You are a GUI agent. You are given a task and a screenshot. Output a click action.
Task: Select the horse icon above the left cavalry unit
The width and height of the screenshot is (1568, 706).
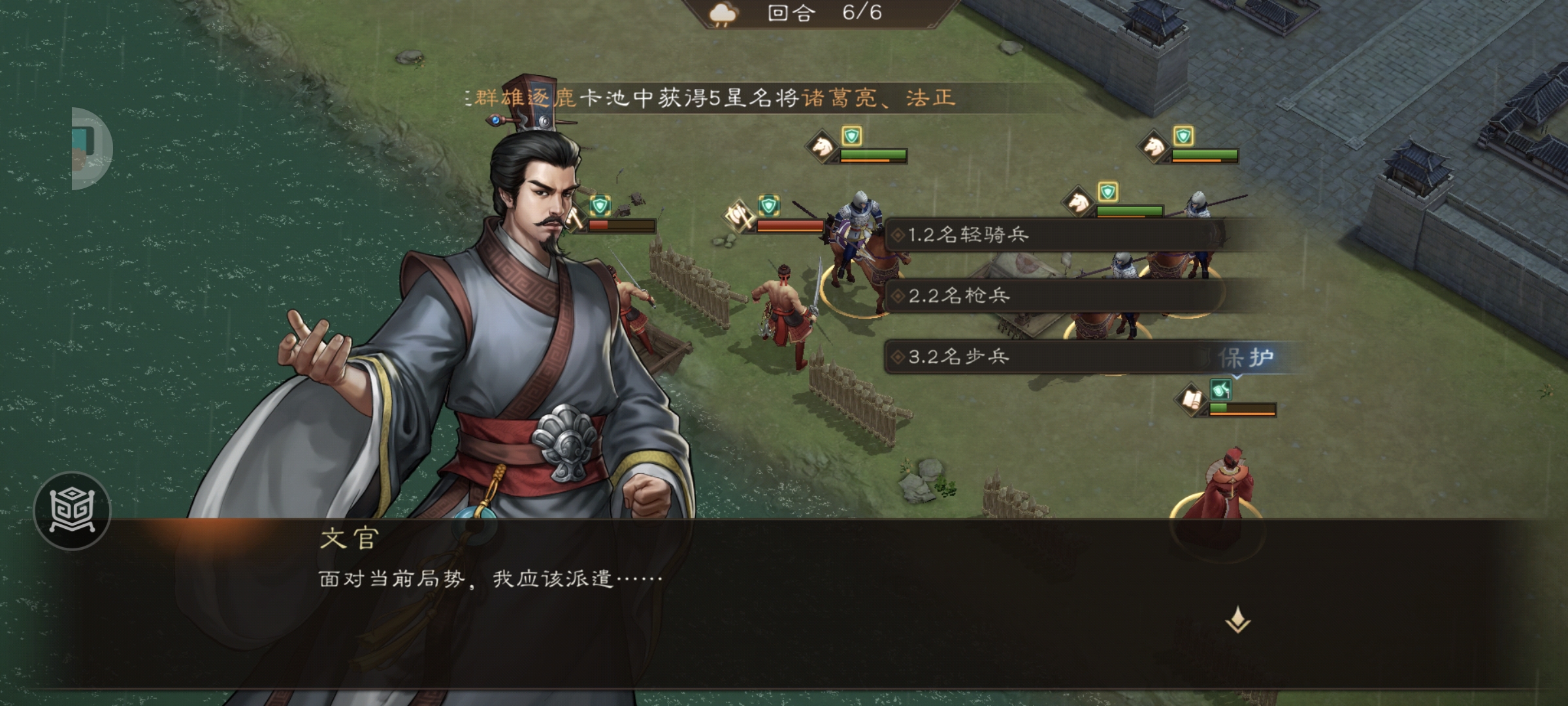[x=821, y=146]
